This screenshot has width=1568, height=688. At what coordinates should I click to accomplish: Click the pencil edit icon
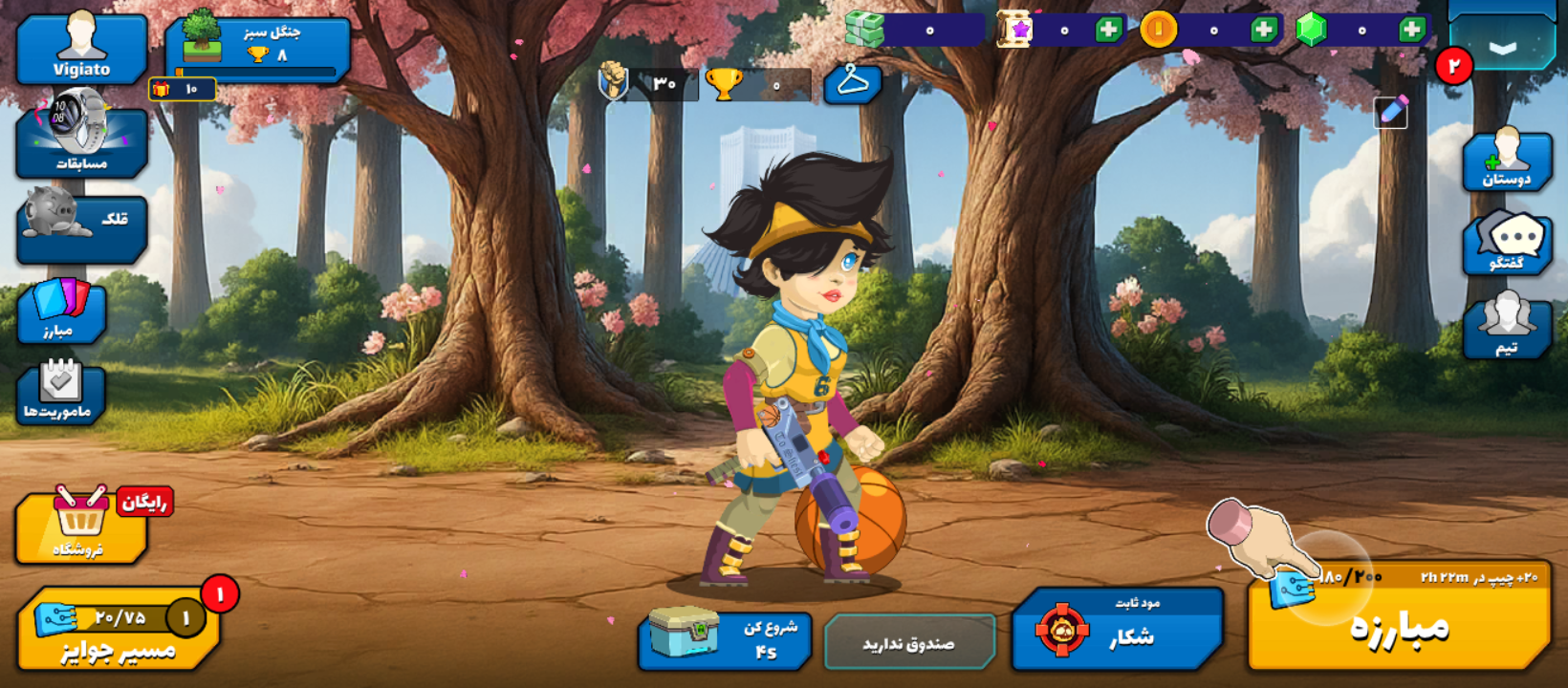coord(1391,113)
